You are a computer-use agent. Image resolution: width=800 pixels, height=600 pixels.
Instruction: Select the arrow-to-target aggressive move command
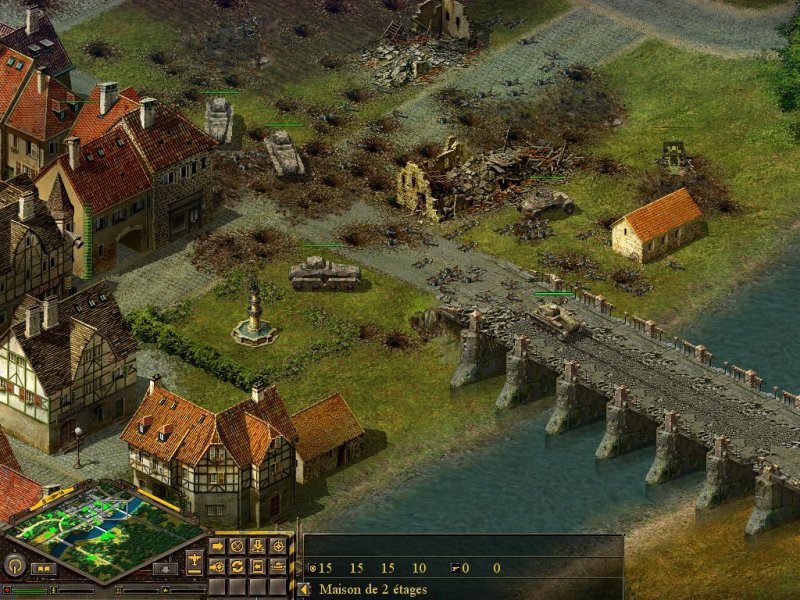tap(217, 566)
